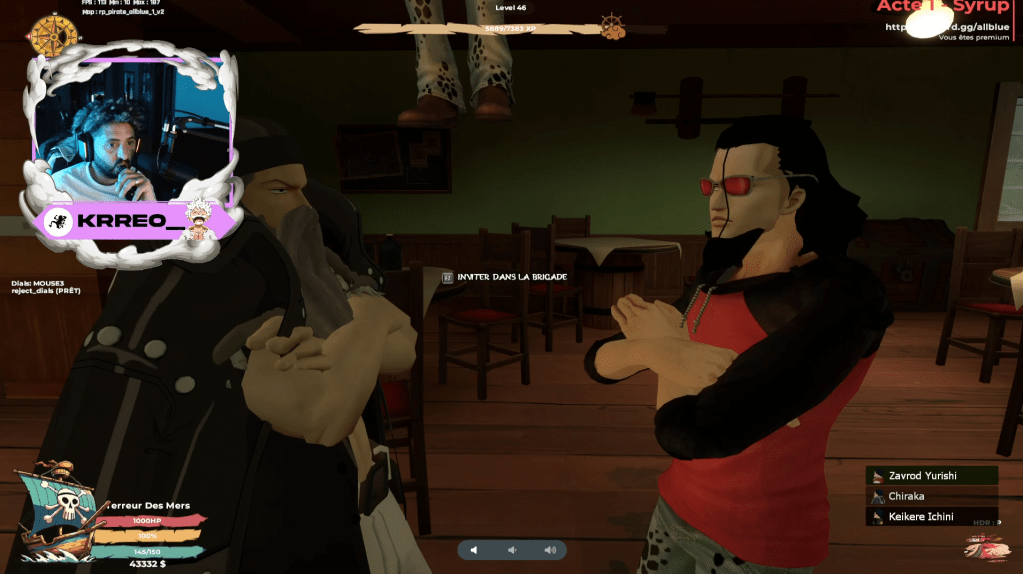Select Chiraka in the player list
Image resolution: width=1023 pixels, height=574 pixels.
pyautogui.click(x=931, y=496)
